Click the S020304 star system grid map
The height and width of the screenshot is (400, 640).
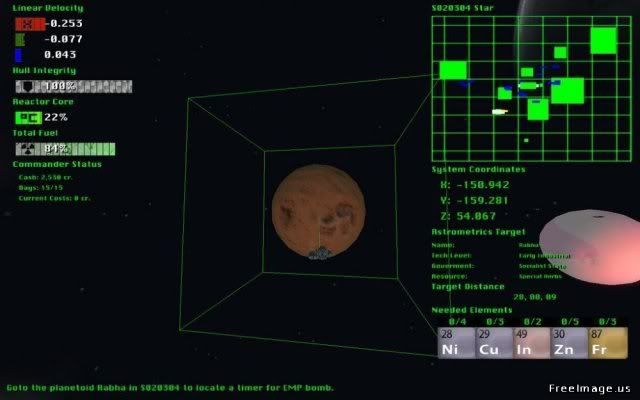[527, 87]
